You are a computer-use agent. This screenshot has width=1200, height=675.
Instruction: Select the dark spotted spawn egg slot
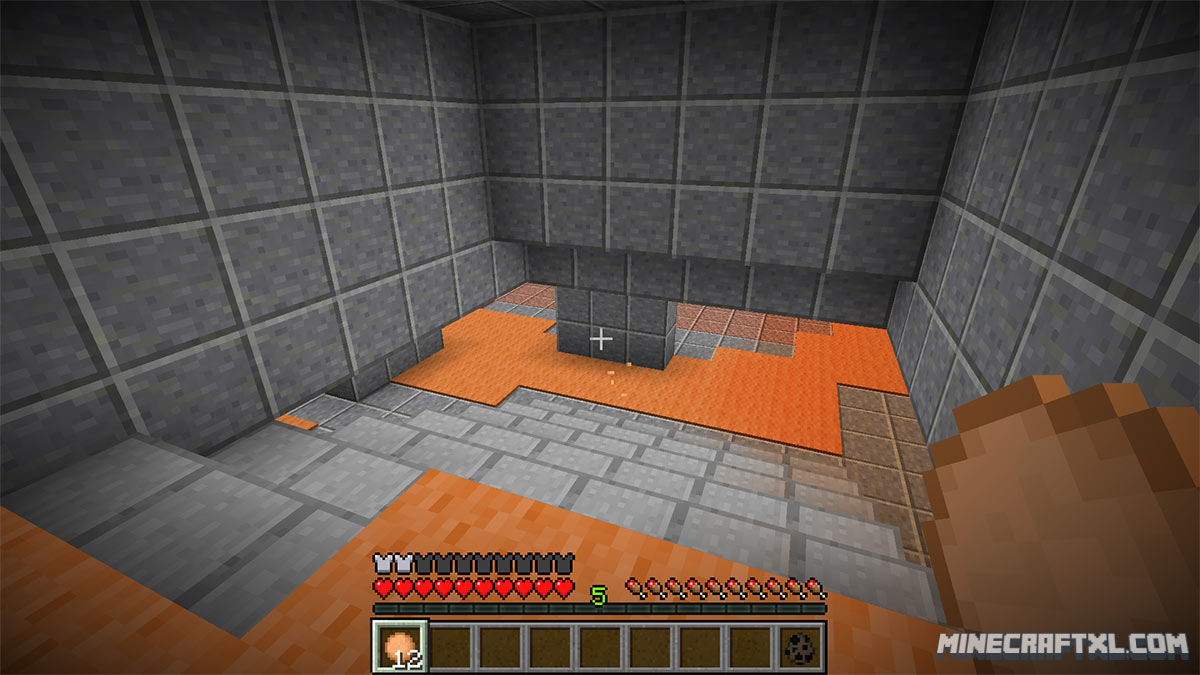[800, 645]
